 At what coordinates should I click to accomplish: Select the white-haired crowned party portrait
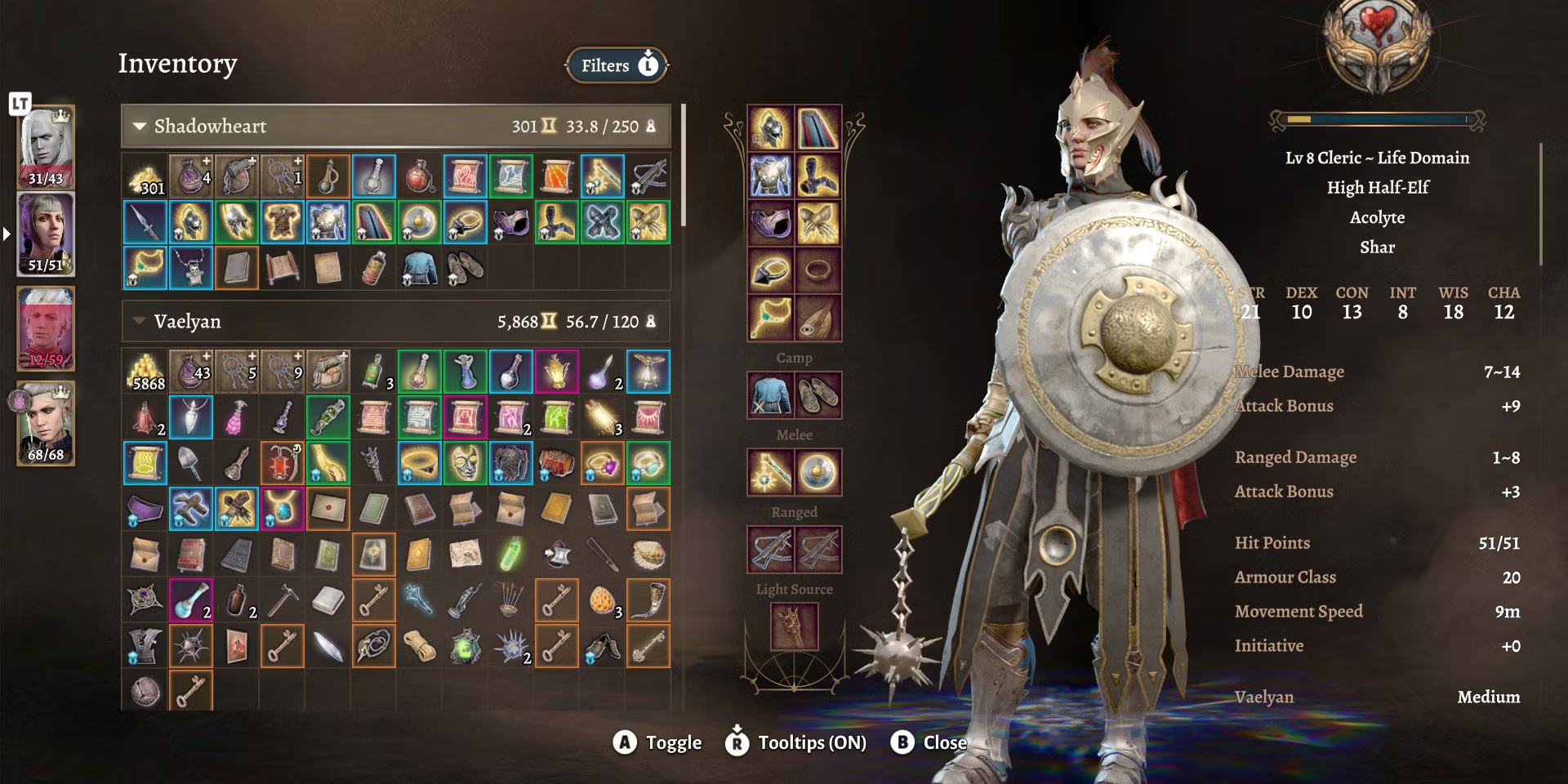(x=46, y=147)
